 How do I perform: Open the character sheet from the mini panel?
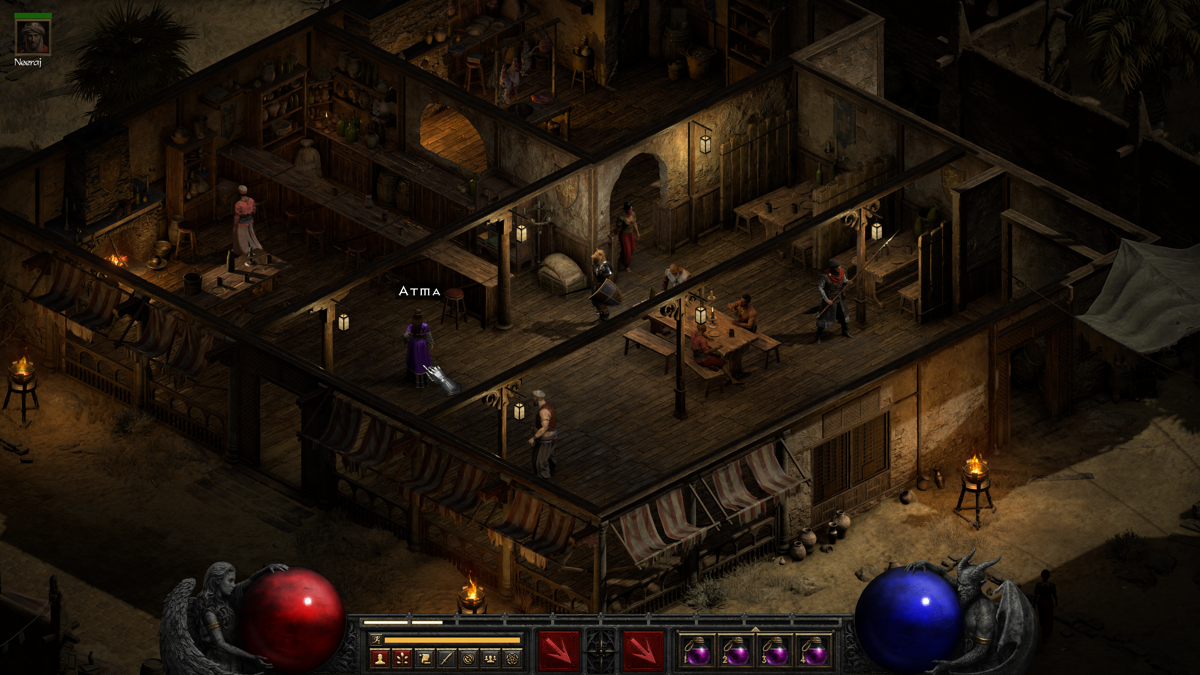pos(379,658)
